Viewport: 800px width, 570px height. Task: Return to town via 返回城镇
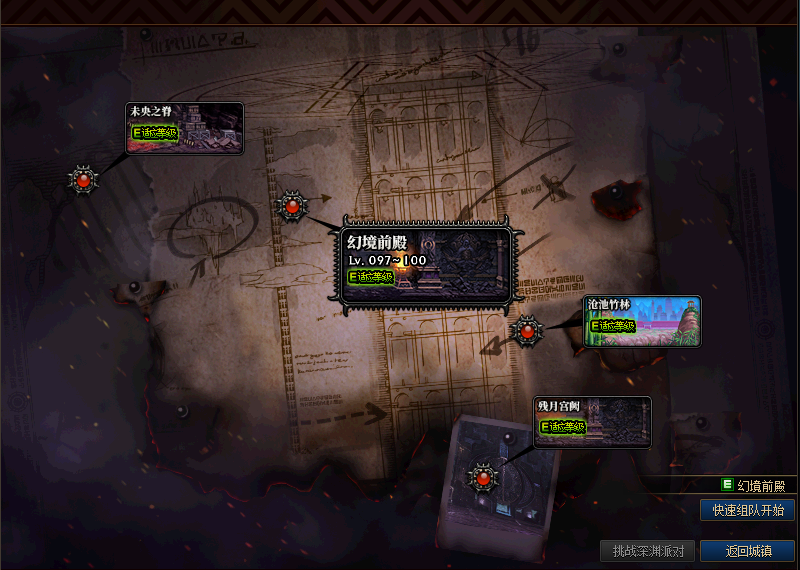(x=747, y=551)
